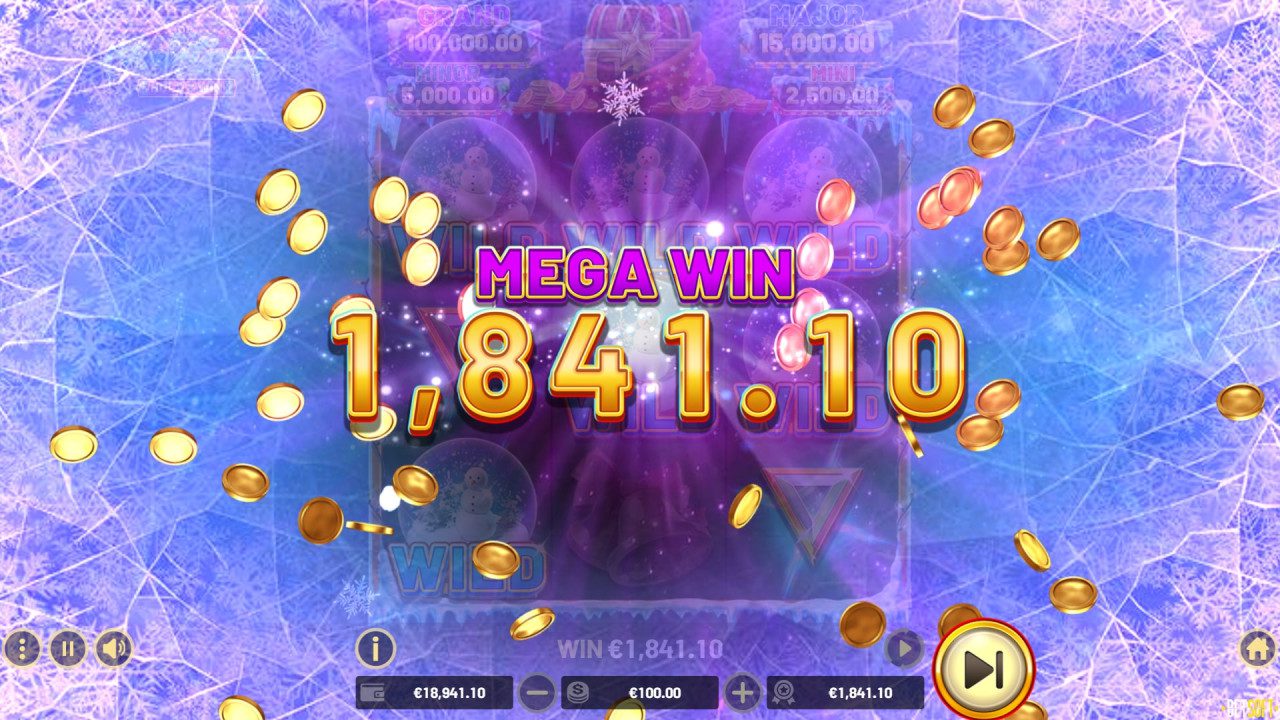Click the wallet balance icon
This screenshot has height=720, width=1280.
coord(373,691)
